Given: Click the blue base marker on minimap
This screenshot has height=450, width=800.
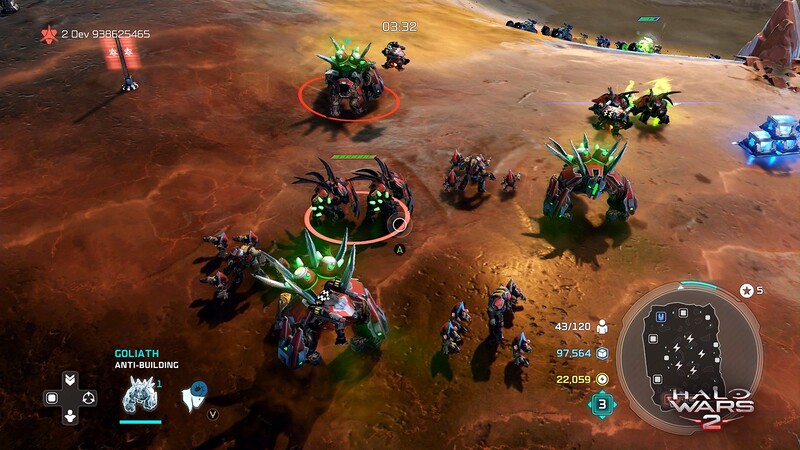Looking at the screenshot, I should coord(661,317).
